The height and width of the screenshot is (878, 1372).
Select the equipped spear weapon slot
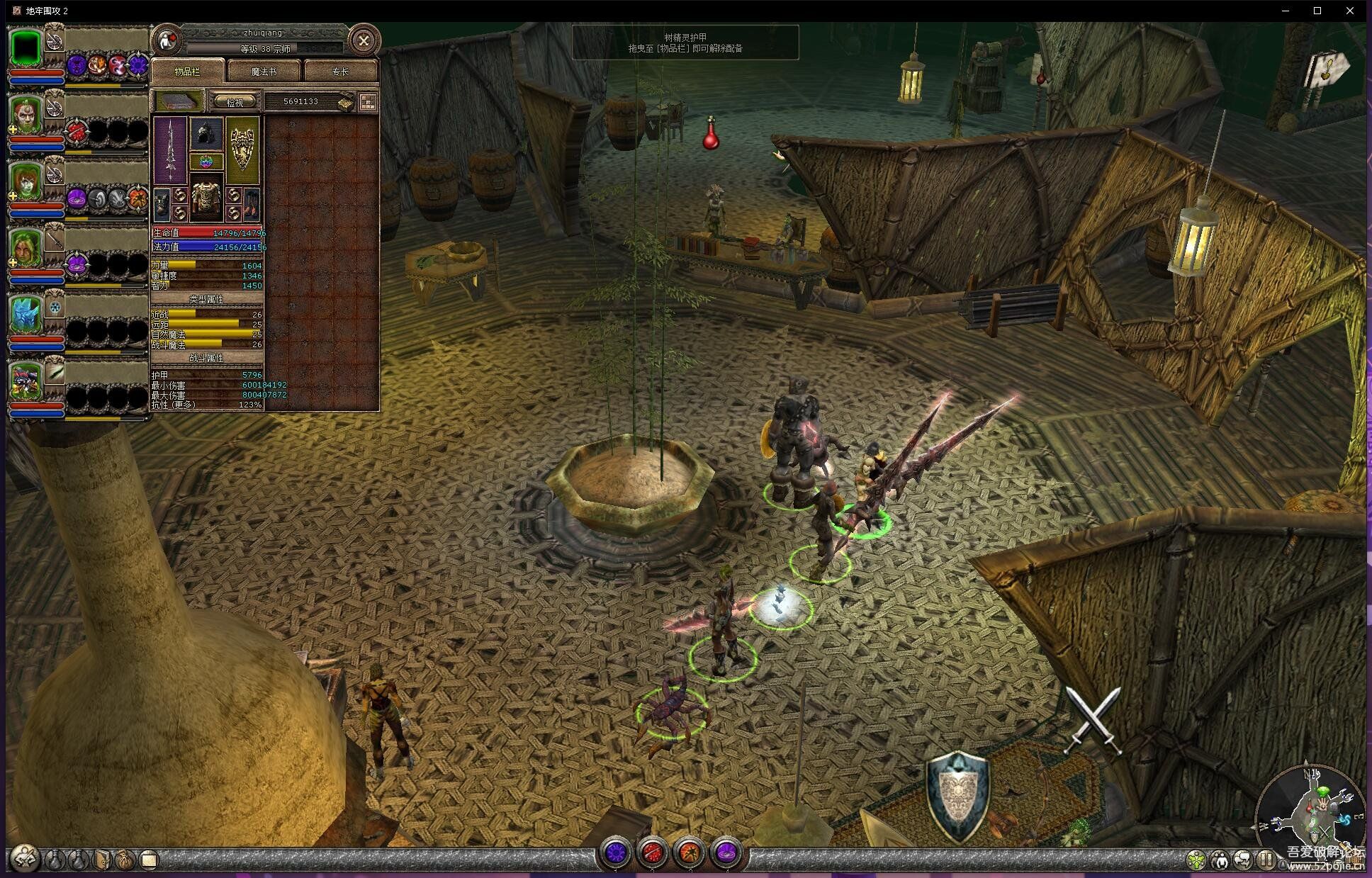(170, 150)
